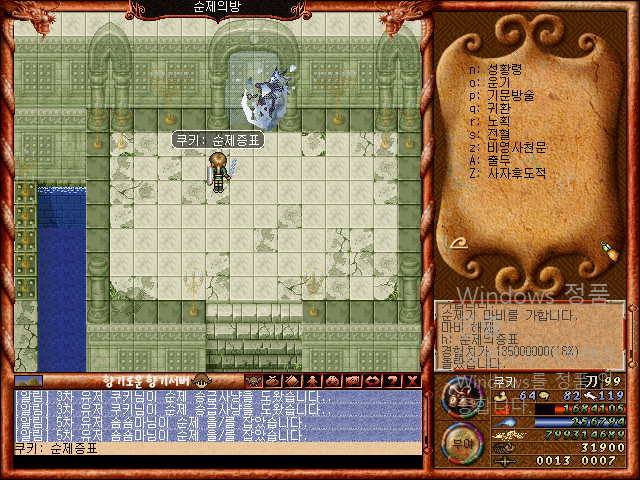Click the brush icon on scroll panel

pyautogui.click(x=606, y=247)
